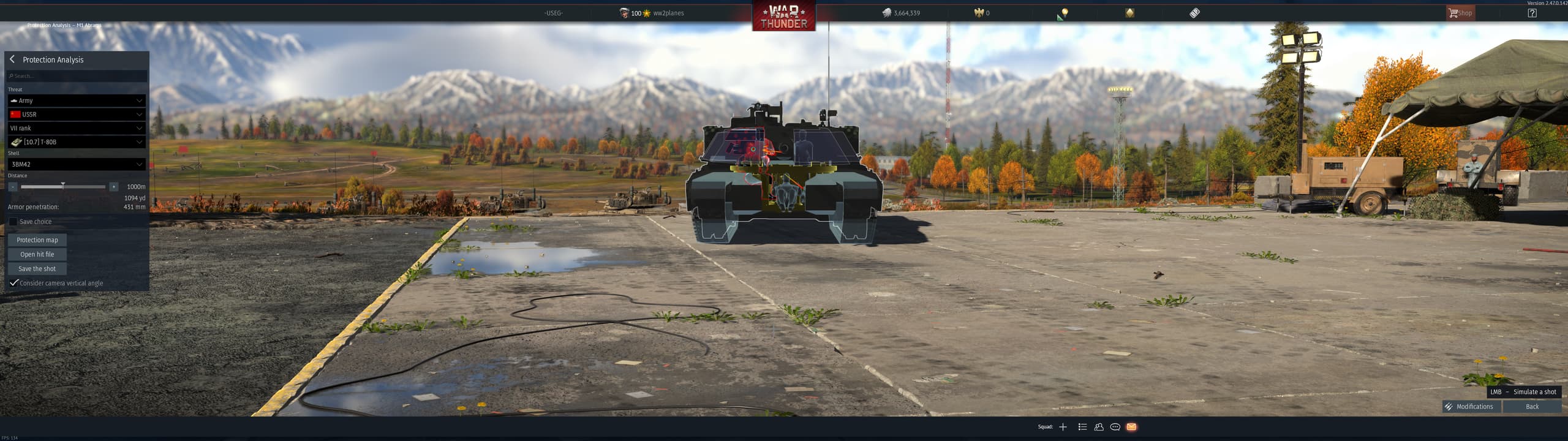1568x441 pixels.
Task: Open the VII rank dropdown
Action: [x=77, y=128]
